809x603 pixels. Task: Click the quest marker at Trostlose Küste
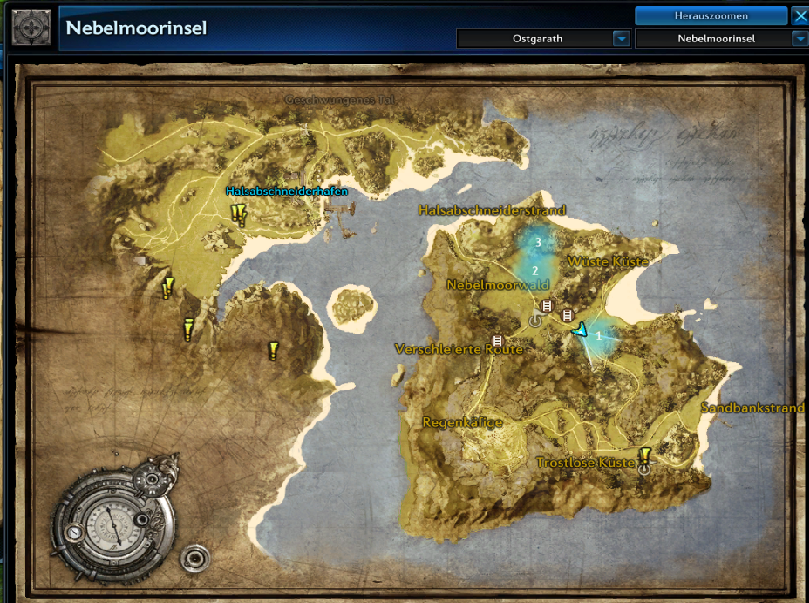(645, 456)
